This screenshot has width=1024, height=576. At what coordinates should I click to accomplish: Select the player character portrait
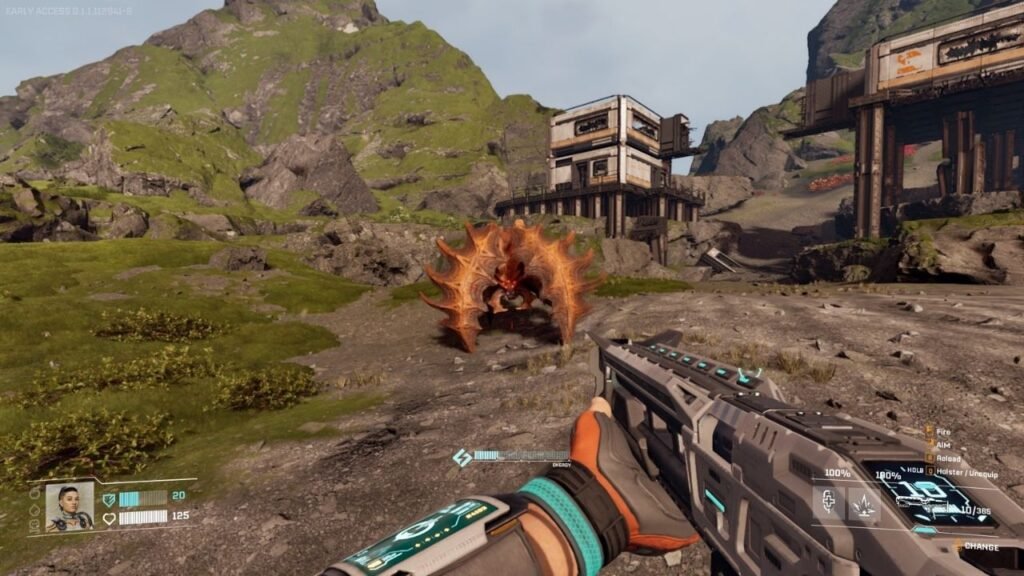(69, 506)
